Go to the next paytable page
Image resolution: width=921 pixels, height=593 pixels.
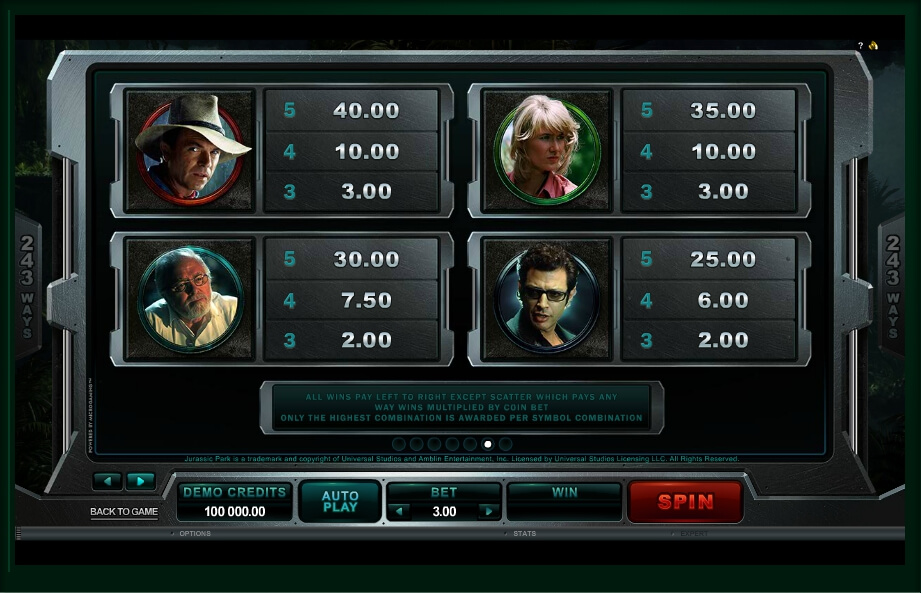tap(141, 481)
